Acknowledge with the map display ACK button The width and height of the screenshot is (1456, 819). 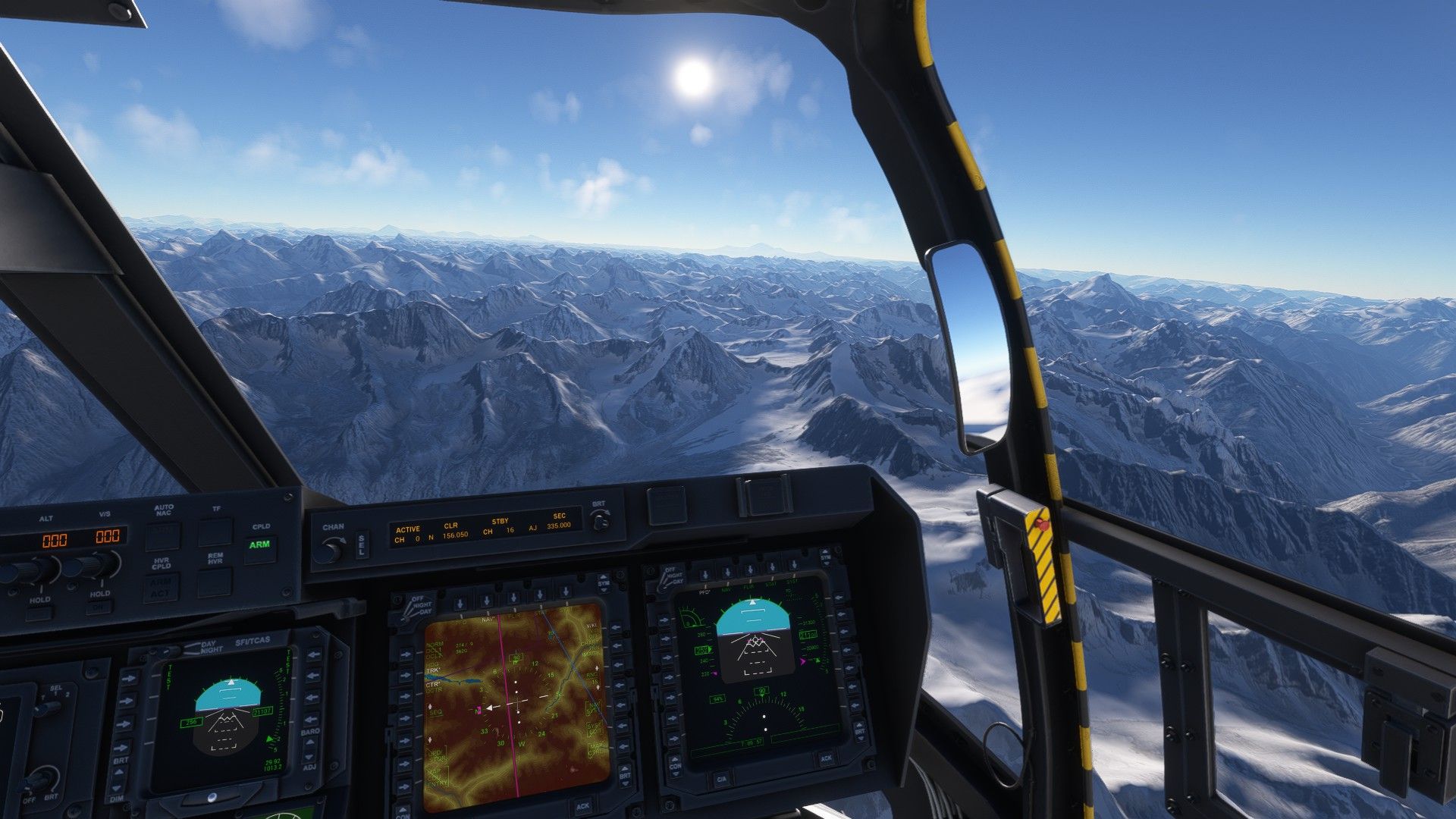coord(582,806)
